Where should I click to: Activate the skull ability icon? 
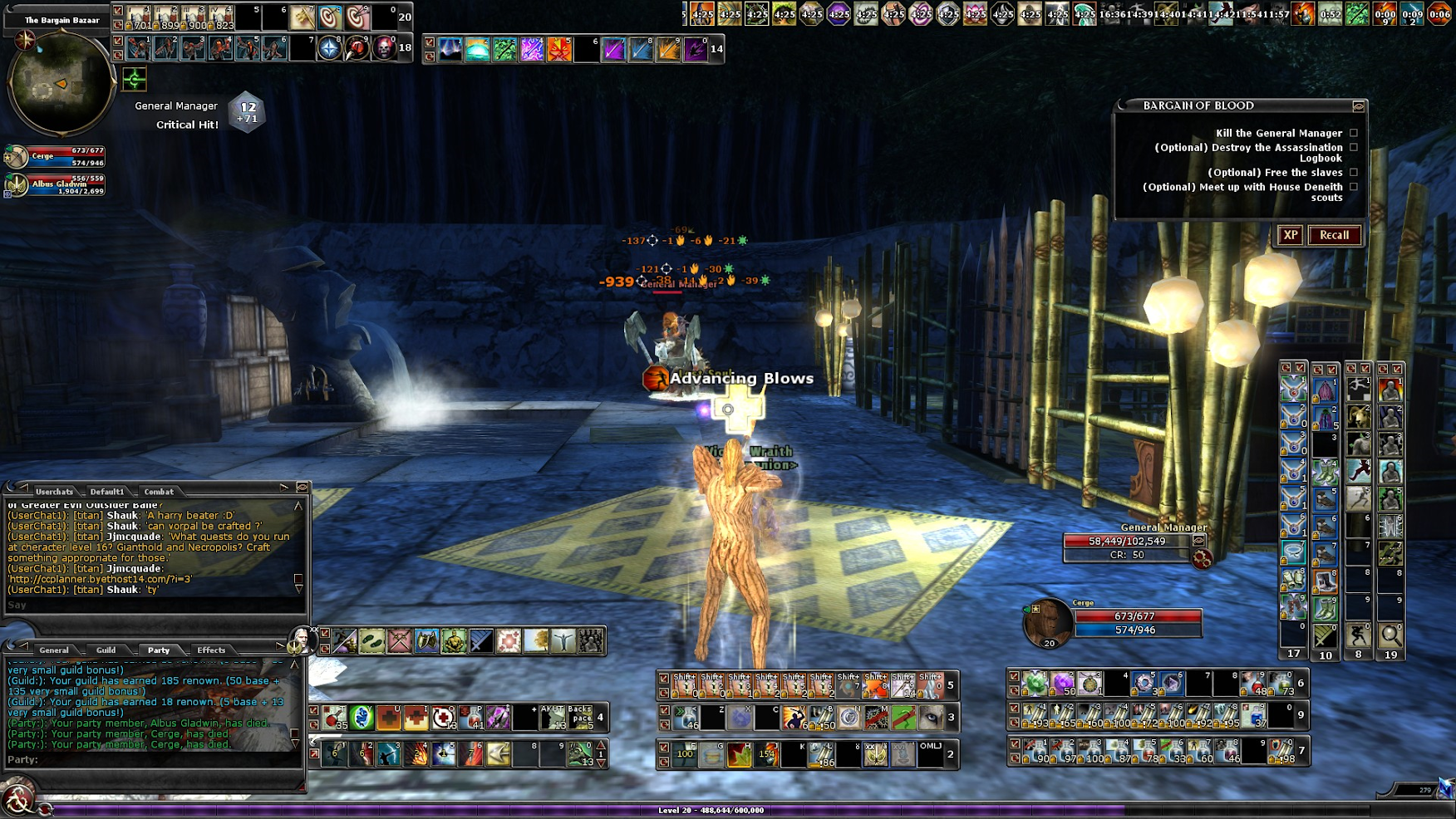click(385, 49)
